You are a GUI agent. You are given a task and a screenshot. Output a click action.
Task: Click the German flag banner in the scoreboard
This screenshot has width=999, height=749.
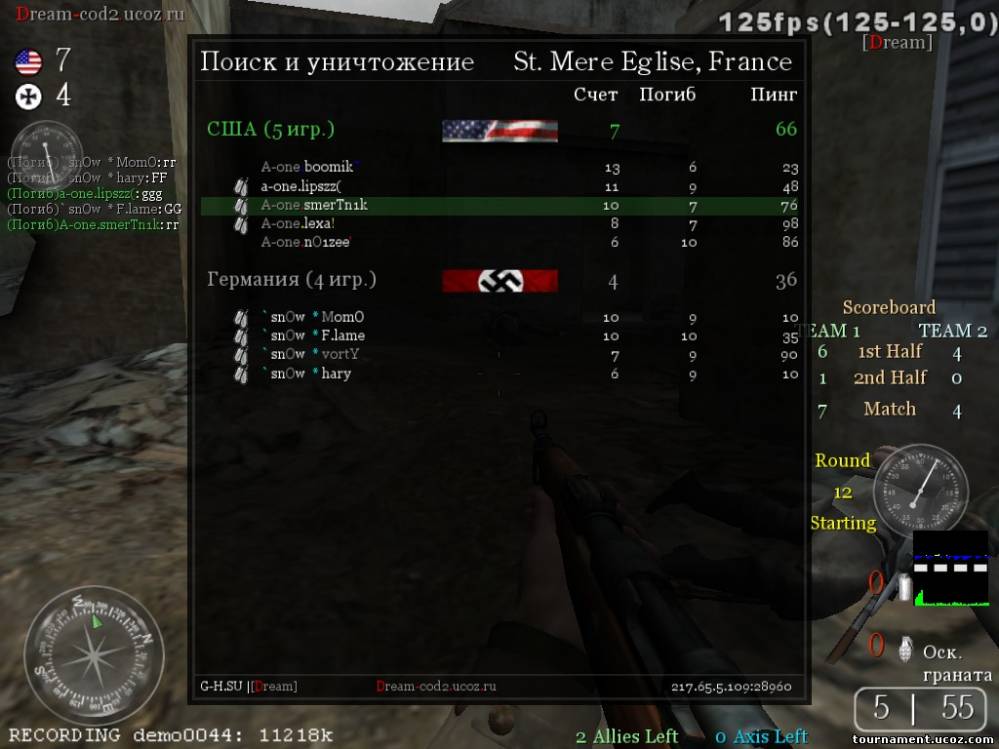click(499, 281)
